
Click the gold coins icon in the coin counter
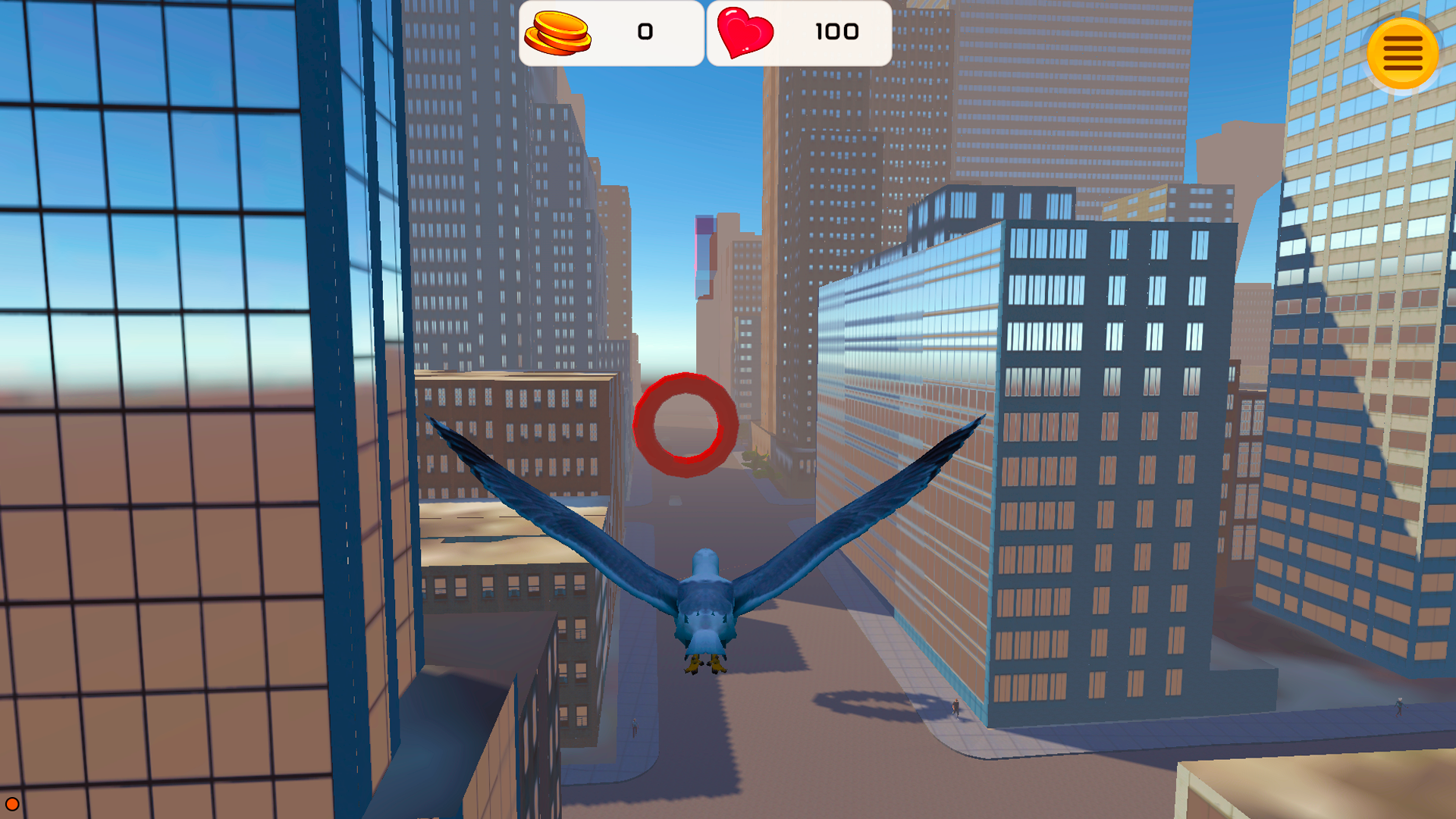559,33
